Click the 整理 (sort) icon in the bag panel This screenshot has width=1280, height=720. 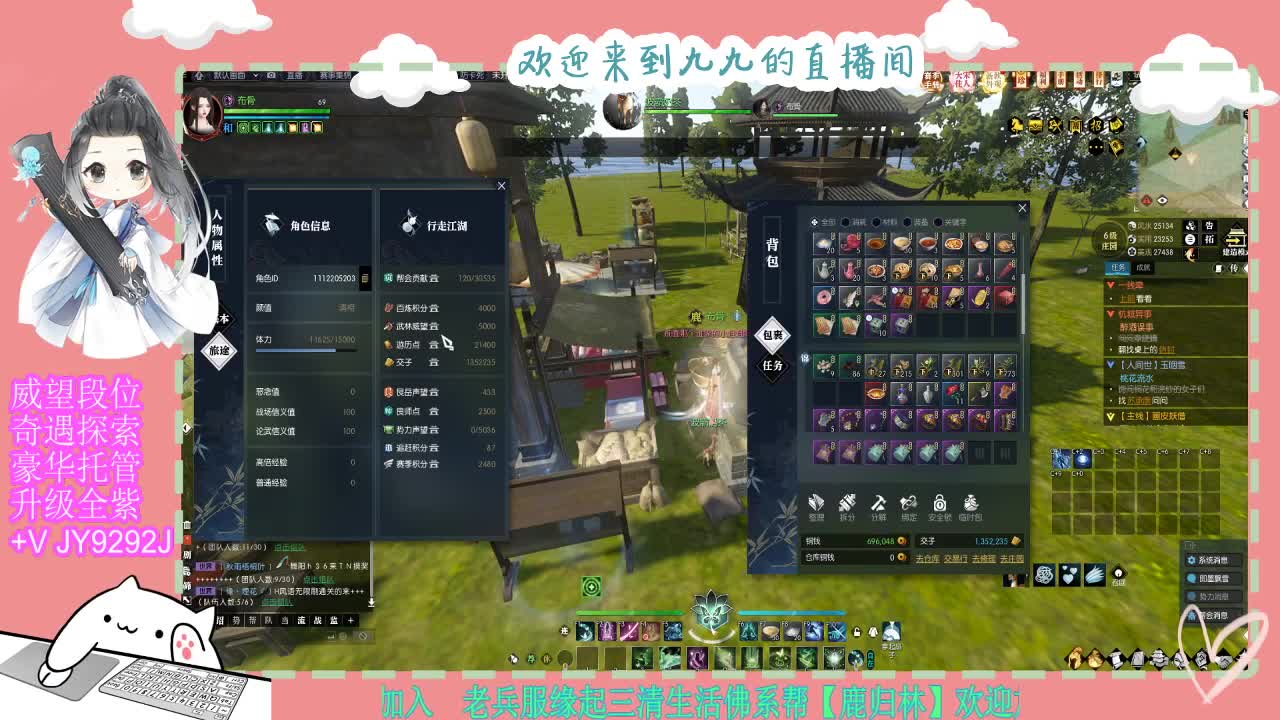click(816, 504)
